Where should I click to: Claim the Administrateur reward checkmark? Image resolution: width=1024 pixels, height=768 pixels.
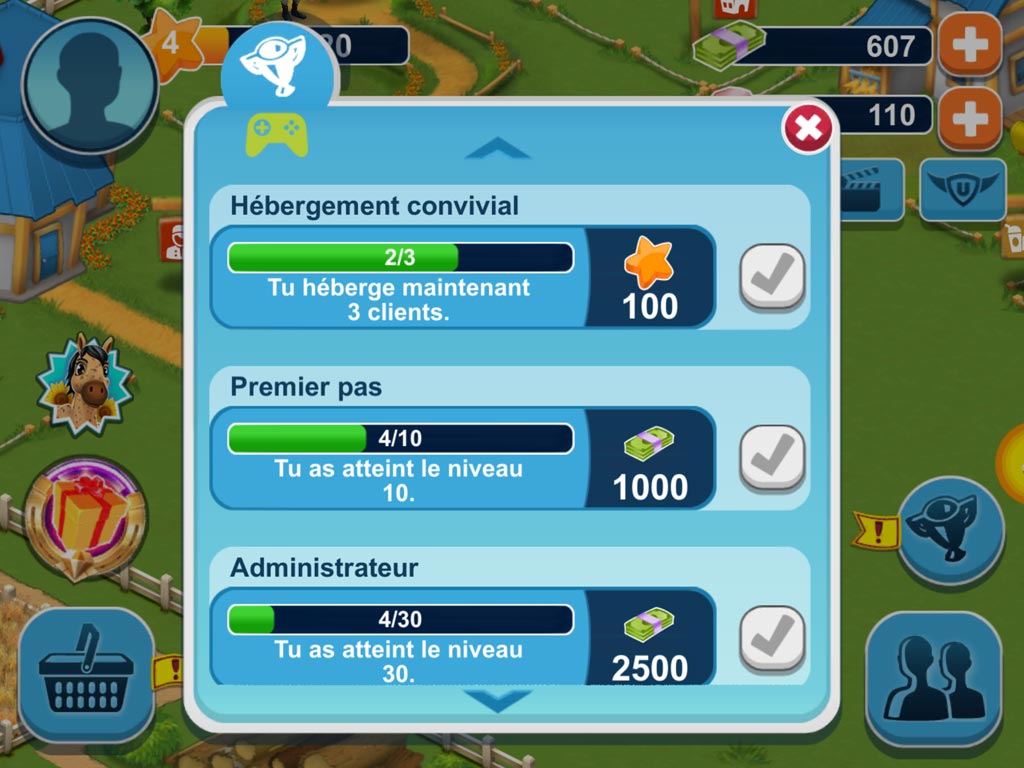coord(772,638)
